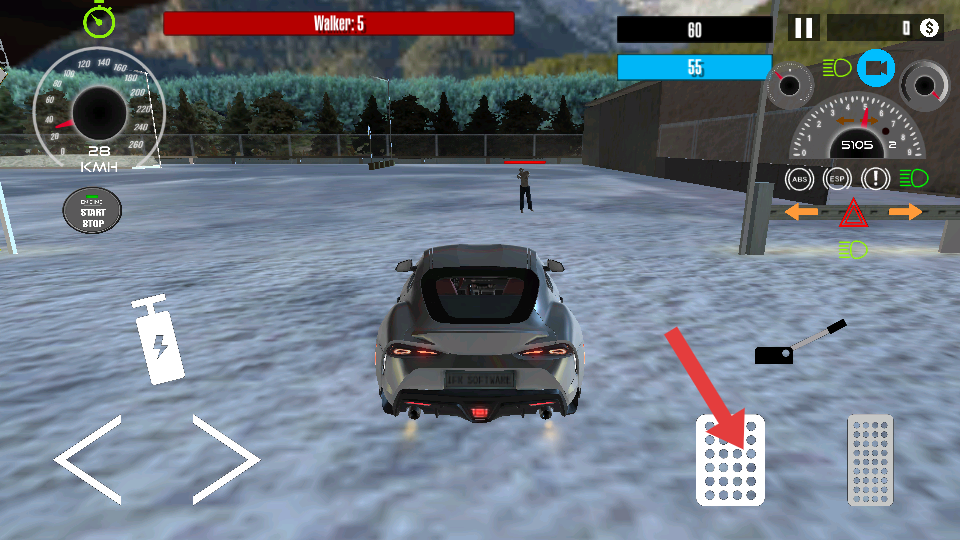Switch view with the blue camera button
960x540 pixels.
click(x=875, y=68)
